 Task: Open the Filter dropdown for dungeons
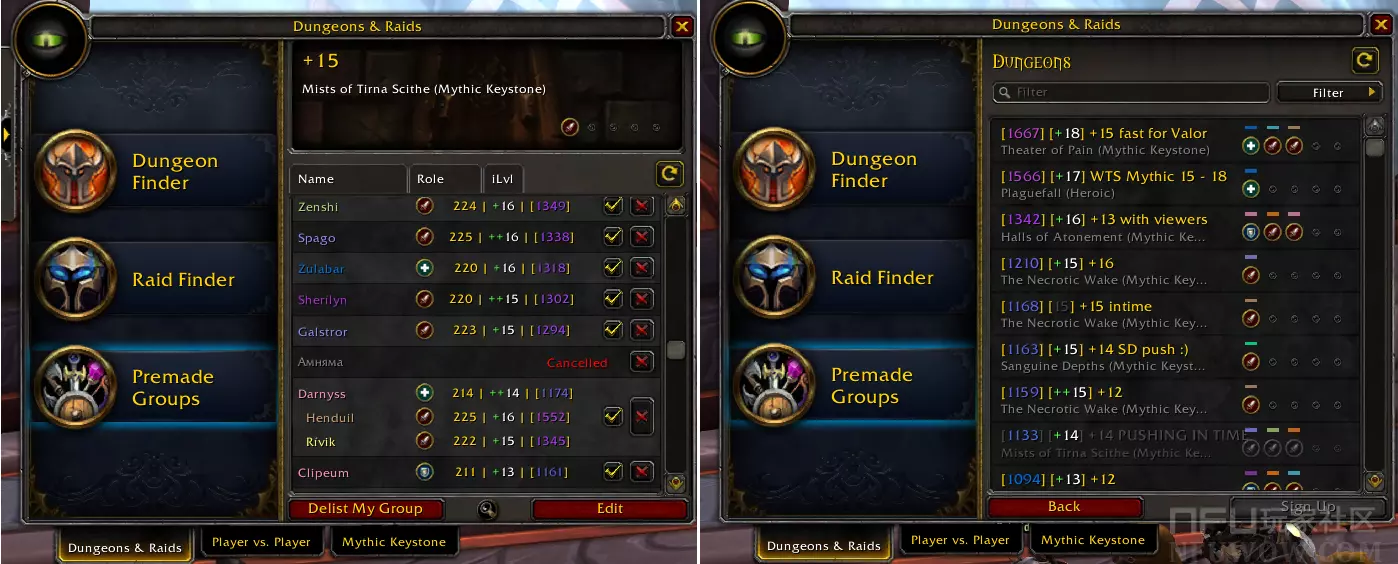coord(1328,93)
